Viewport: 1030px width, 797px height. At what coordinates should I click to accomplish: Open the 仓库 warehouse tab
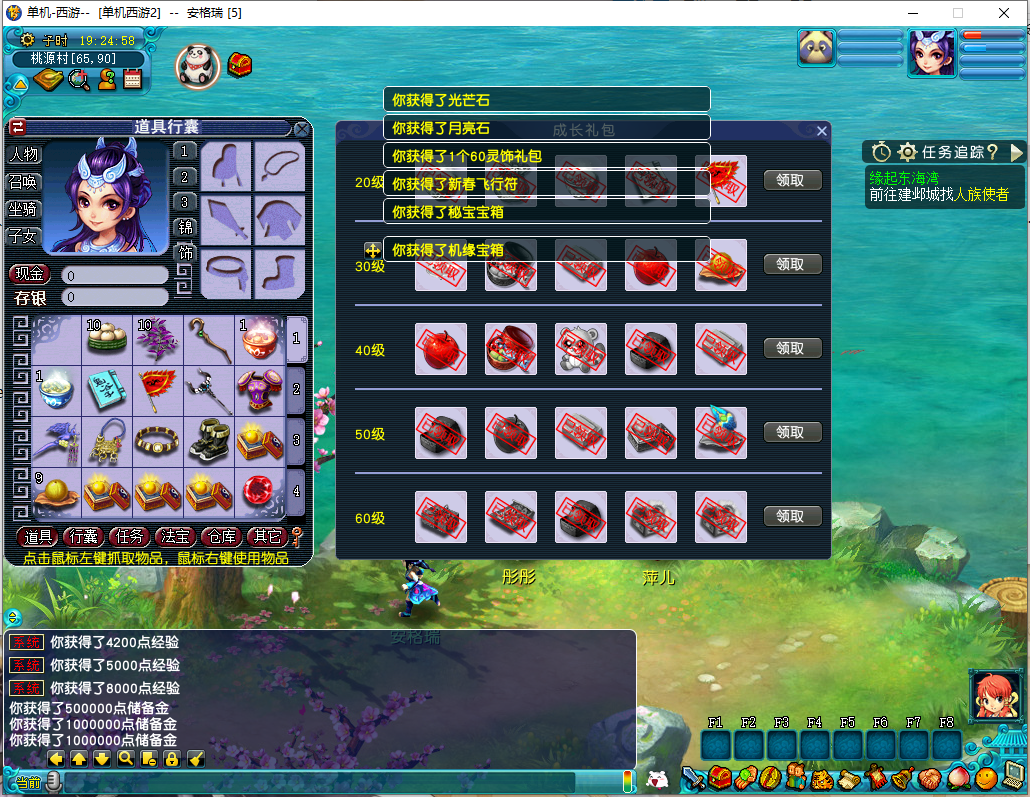[x=220, y=538]
